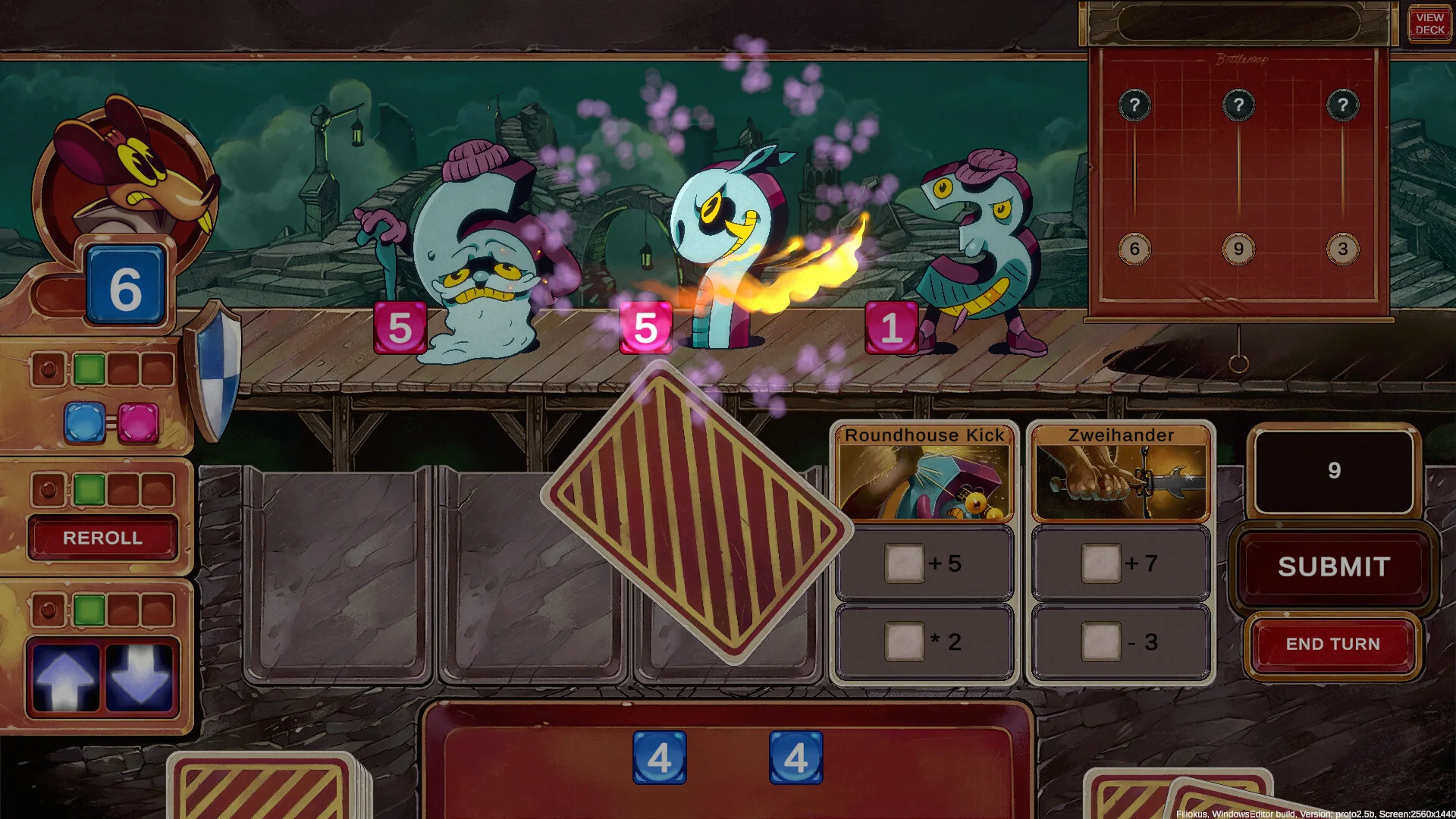The width and height of the screenshot is (1456, 819).
Task: Click the Reroll button
Action: click(x=102, y=538)
